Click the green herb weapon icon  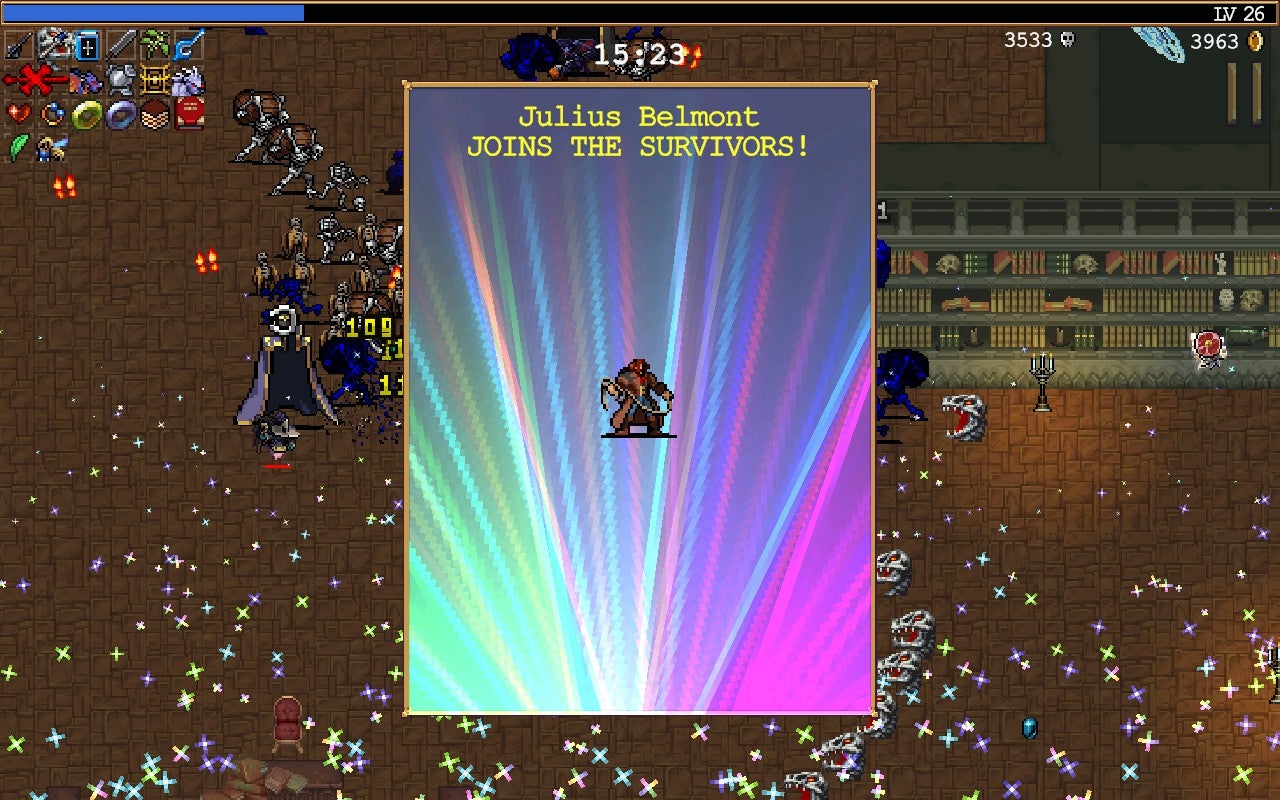tap(154, 44)
